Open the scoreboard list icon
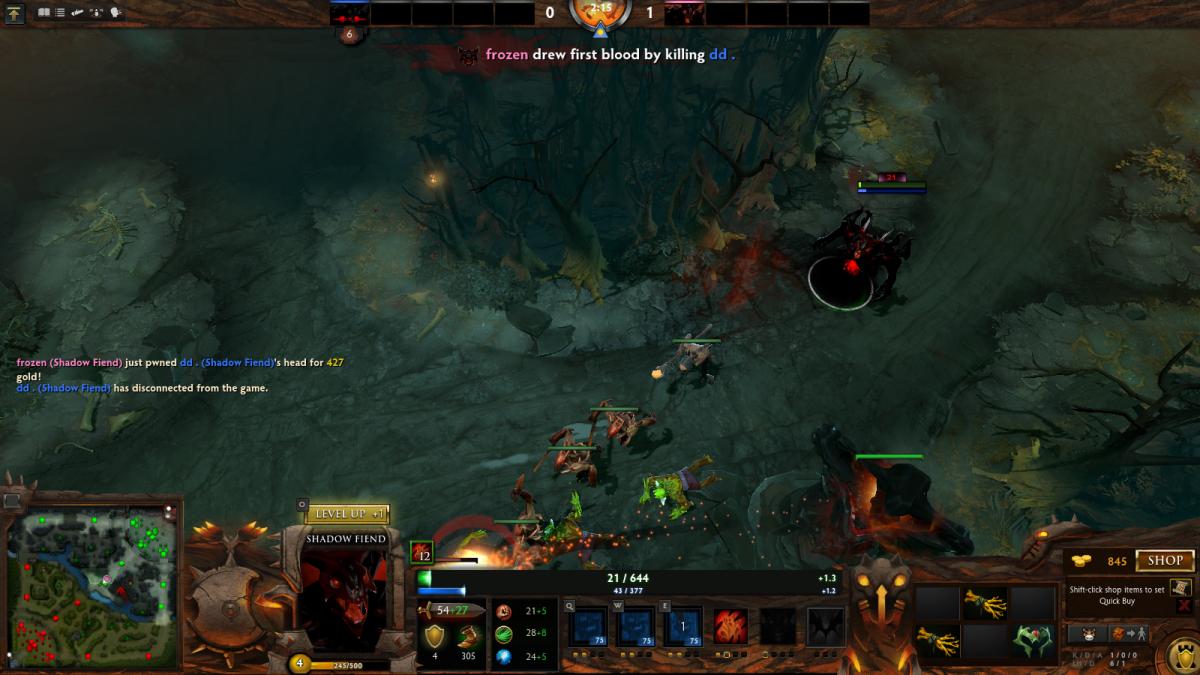This screenshot has height=675, width=1200. (60, 13)
